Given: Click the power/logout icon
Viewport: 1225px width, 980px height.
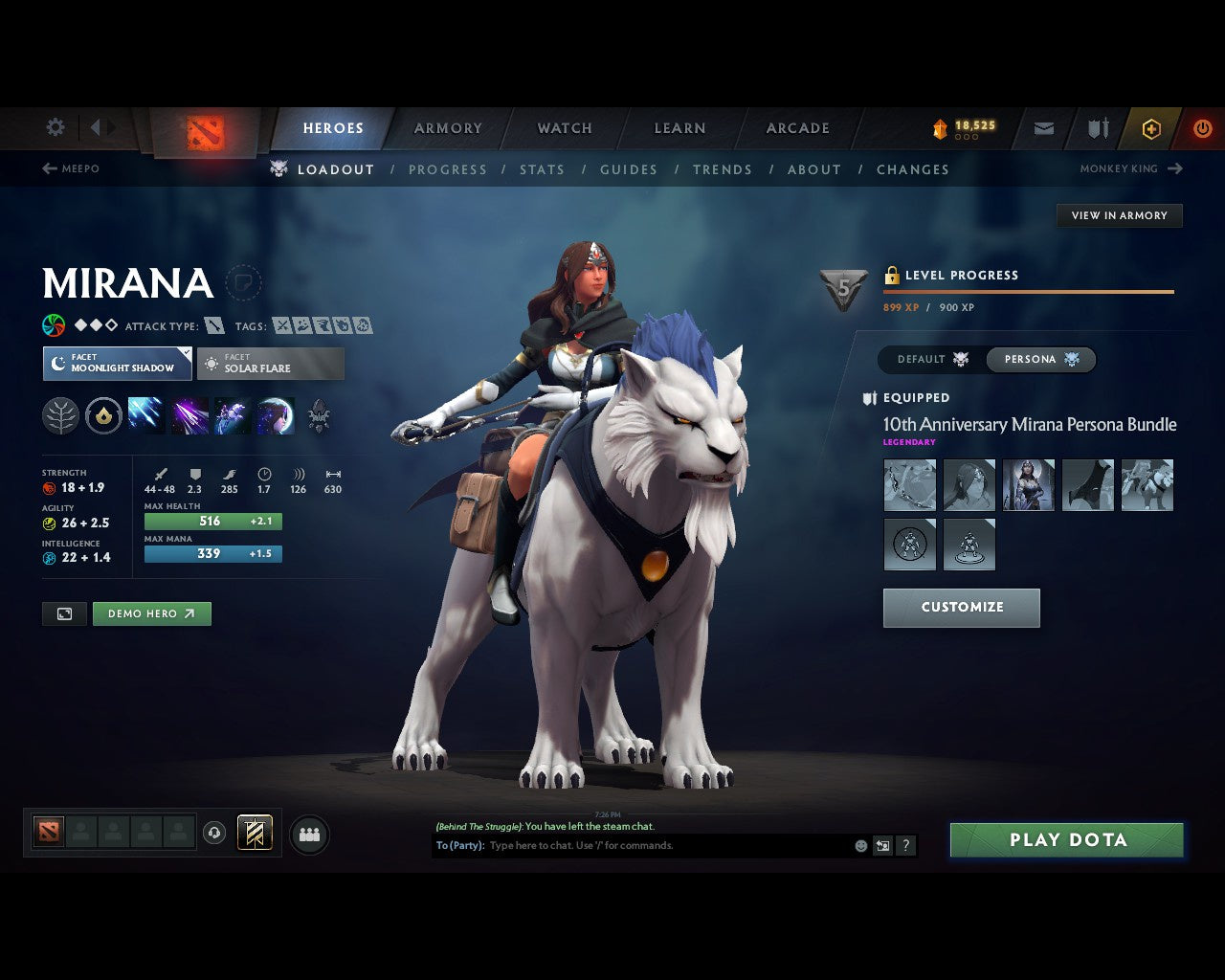Looking at the screenshot, I should click(1202, 127).
